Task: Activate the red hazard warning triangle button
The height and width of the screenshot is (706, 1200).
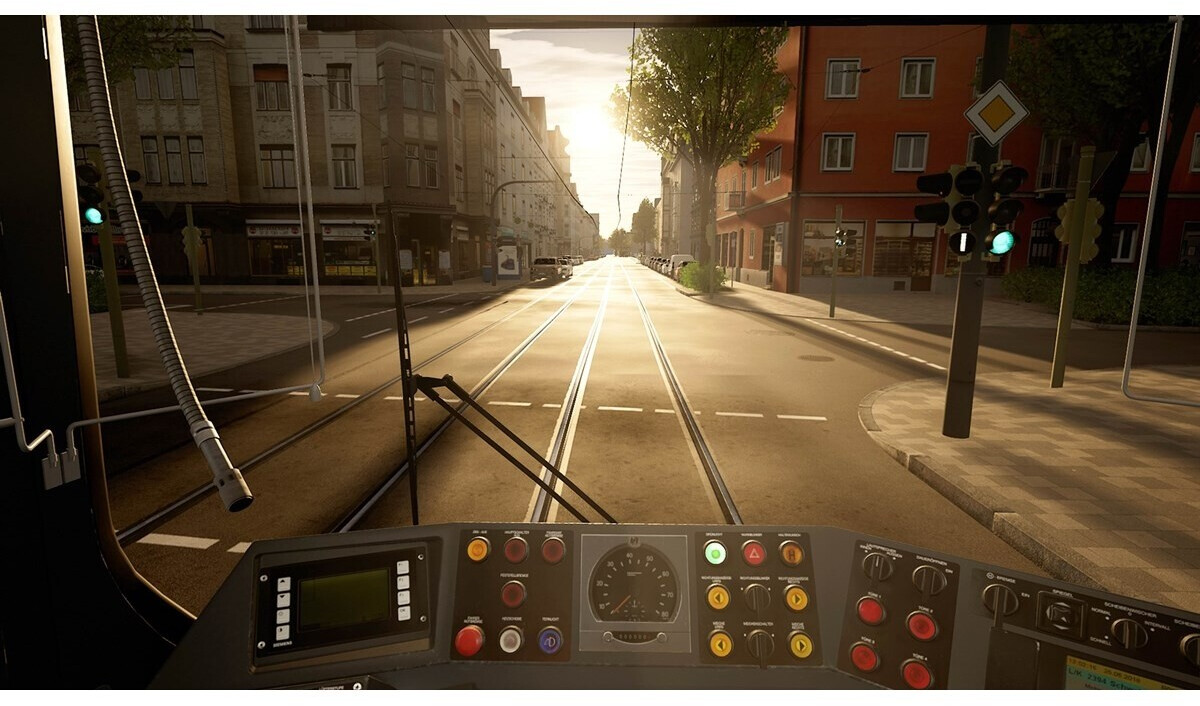Action: (753, 553)
